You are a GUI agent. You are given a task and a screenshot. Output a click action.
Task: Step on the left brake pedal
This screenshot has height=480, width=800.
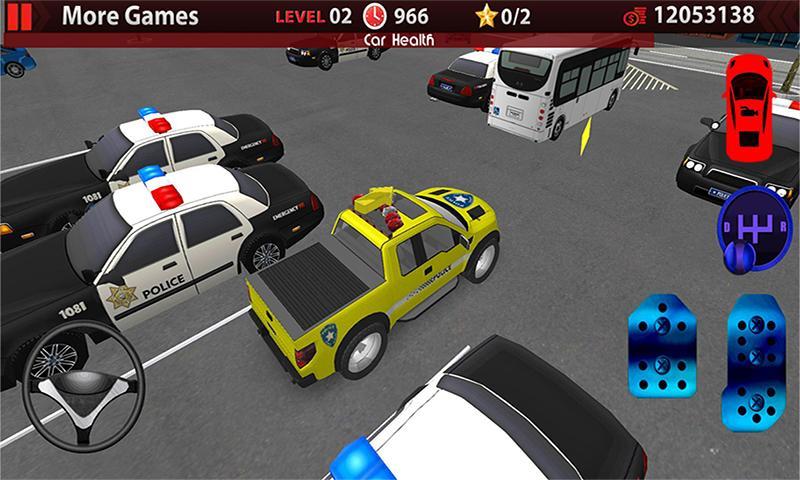point(662,350)
